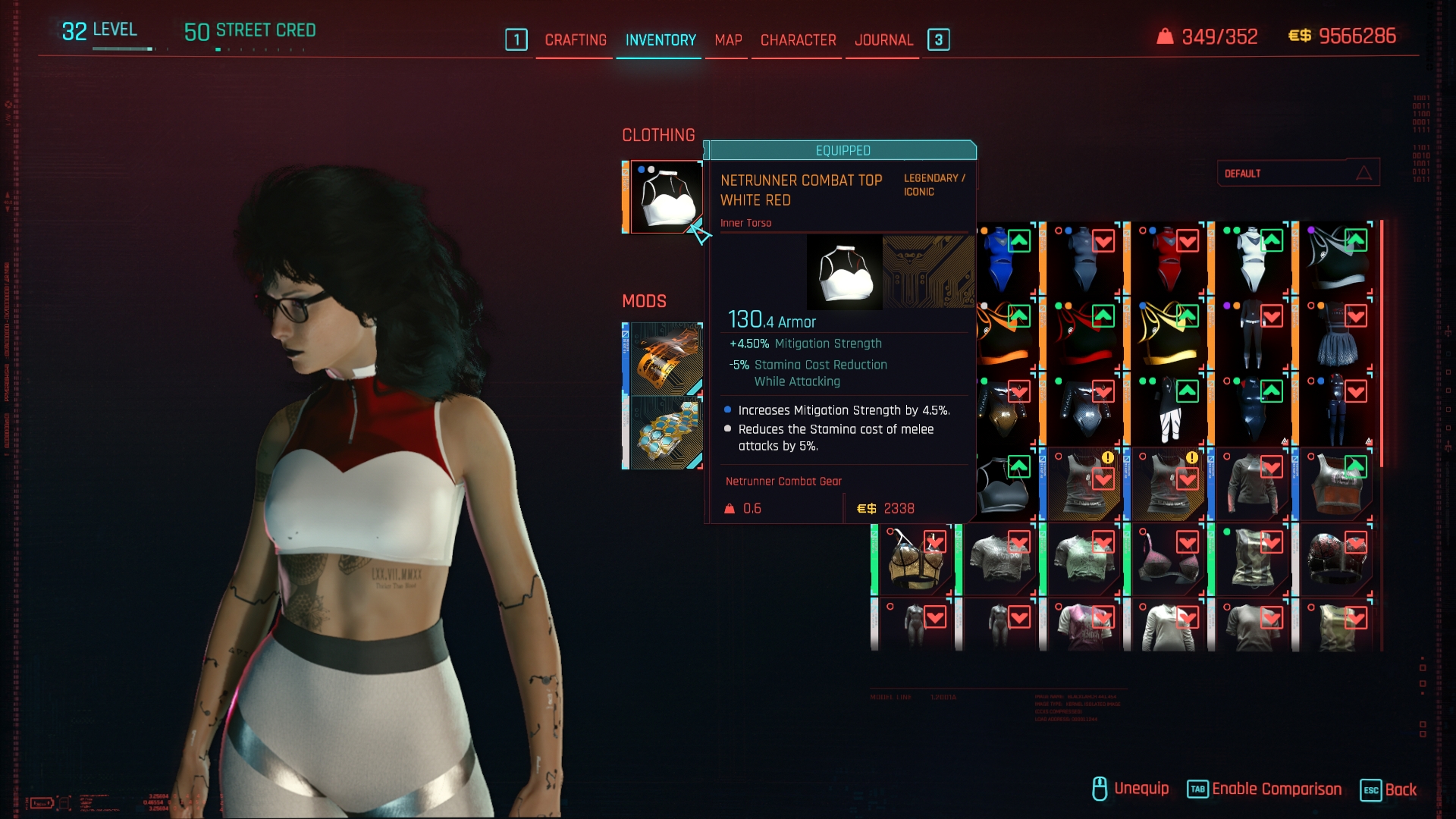Go Back using the ESC button
Image resolution: width=1456 pixels, height=819 pixels.
tap(1392, 789)
